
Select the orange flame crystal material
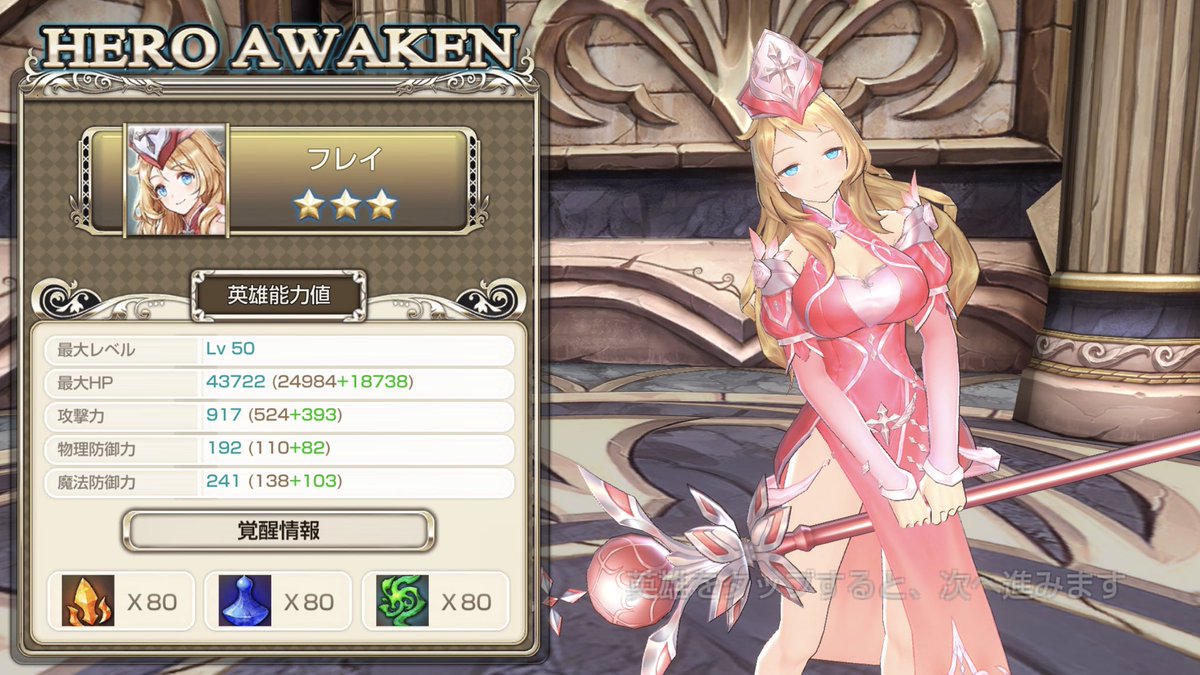(89, 601)
